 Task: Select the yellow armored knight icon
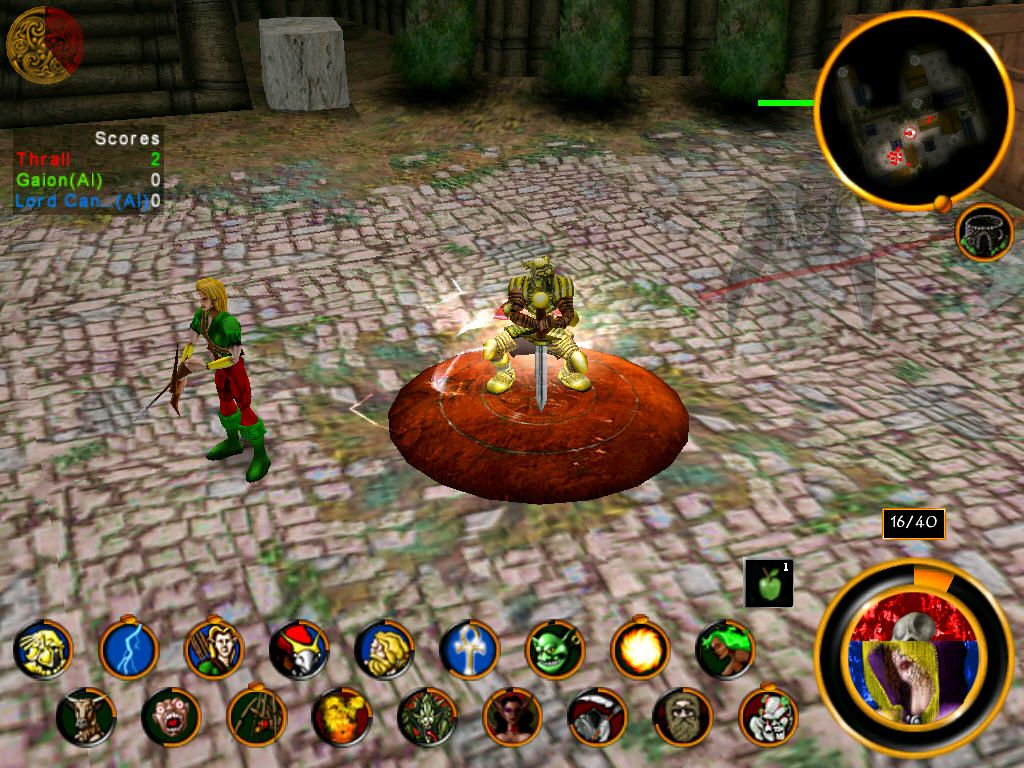(43, 649)
